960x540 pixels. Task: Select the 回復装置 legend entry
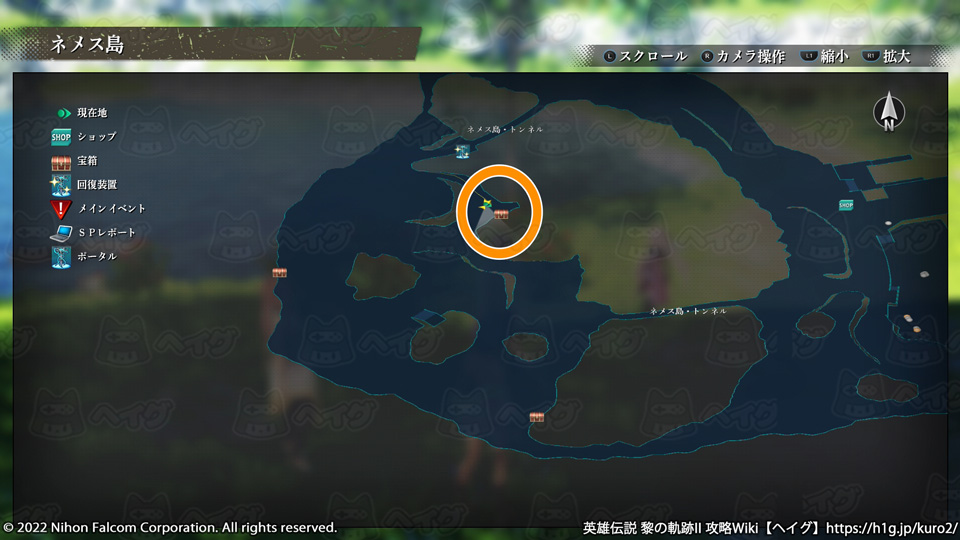tap(84, 184)
